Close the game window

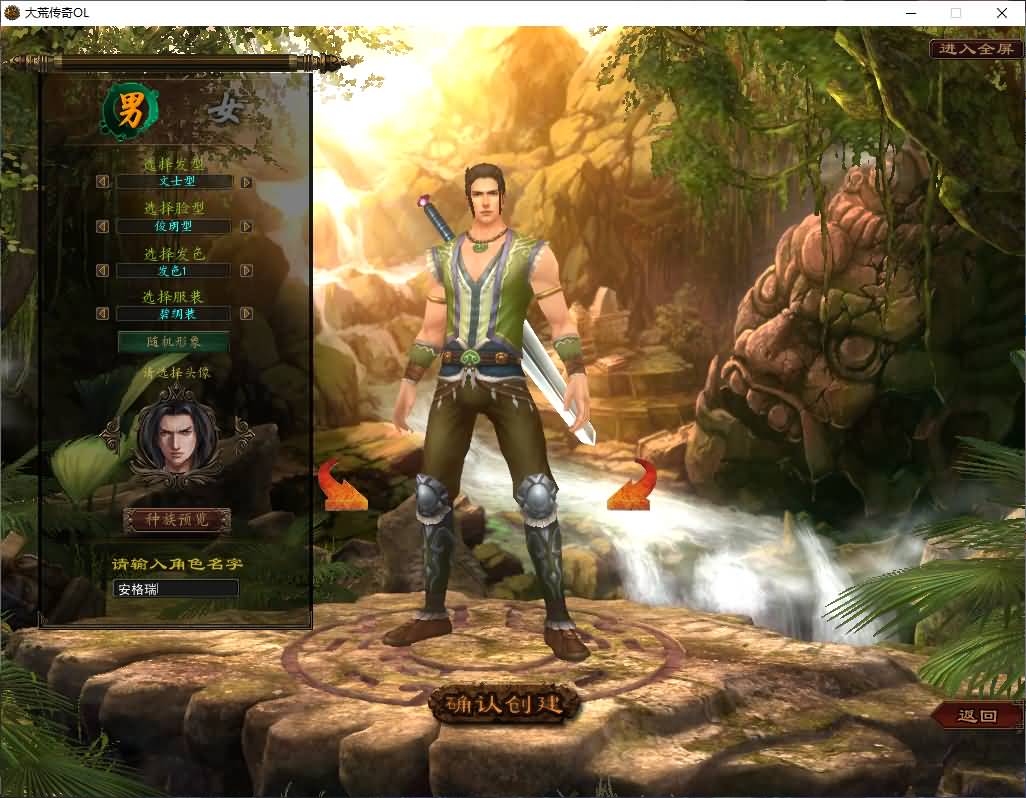(x=1001, y=13)
